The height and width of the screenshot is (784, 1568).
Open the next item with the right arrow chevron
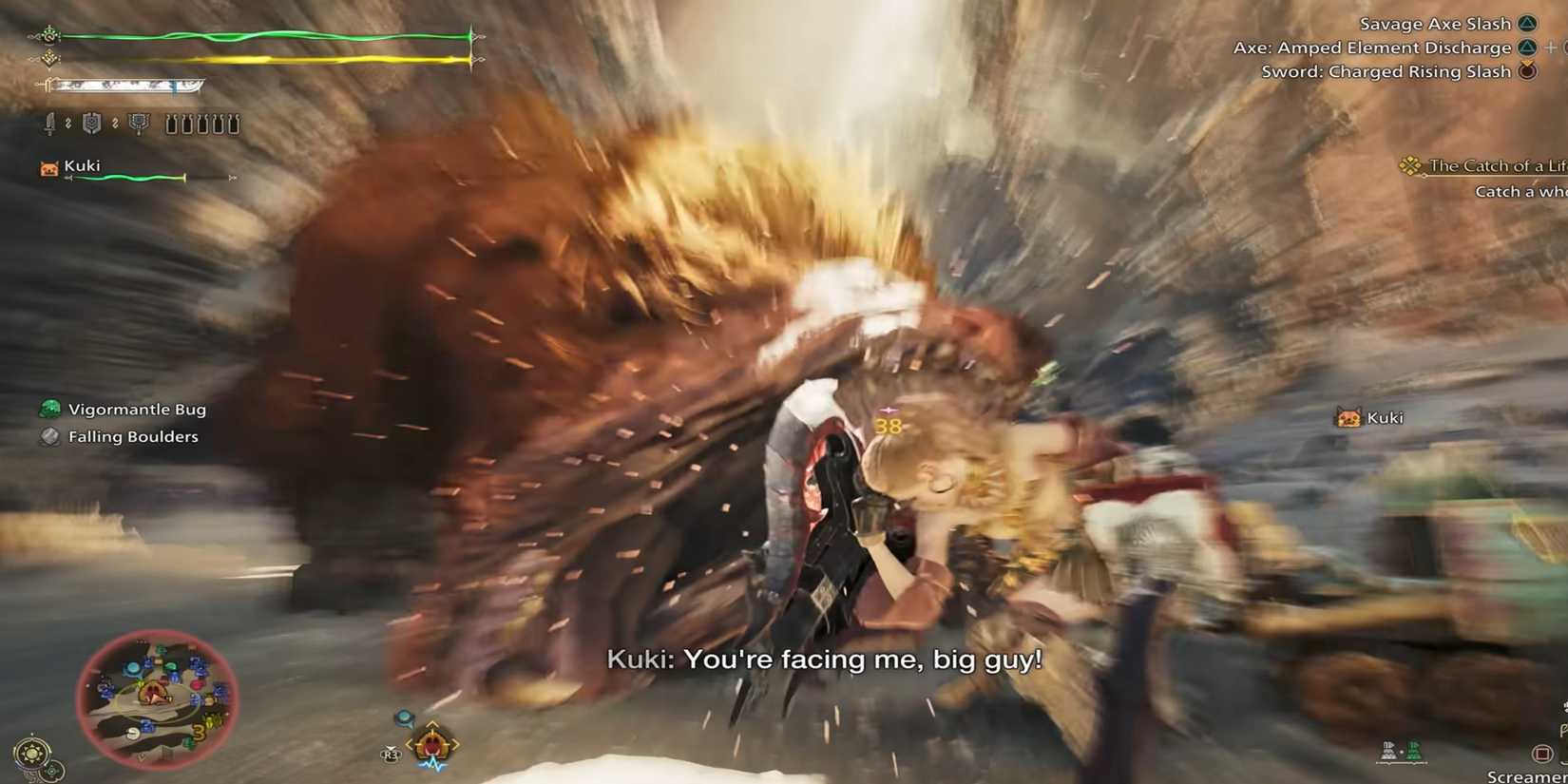[x=455, y=743]
